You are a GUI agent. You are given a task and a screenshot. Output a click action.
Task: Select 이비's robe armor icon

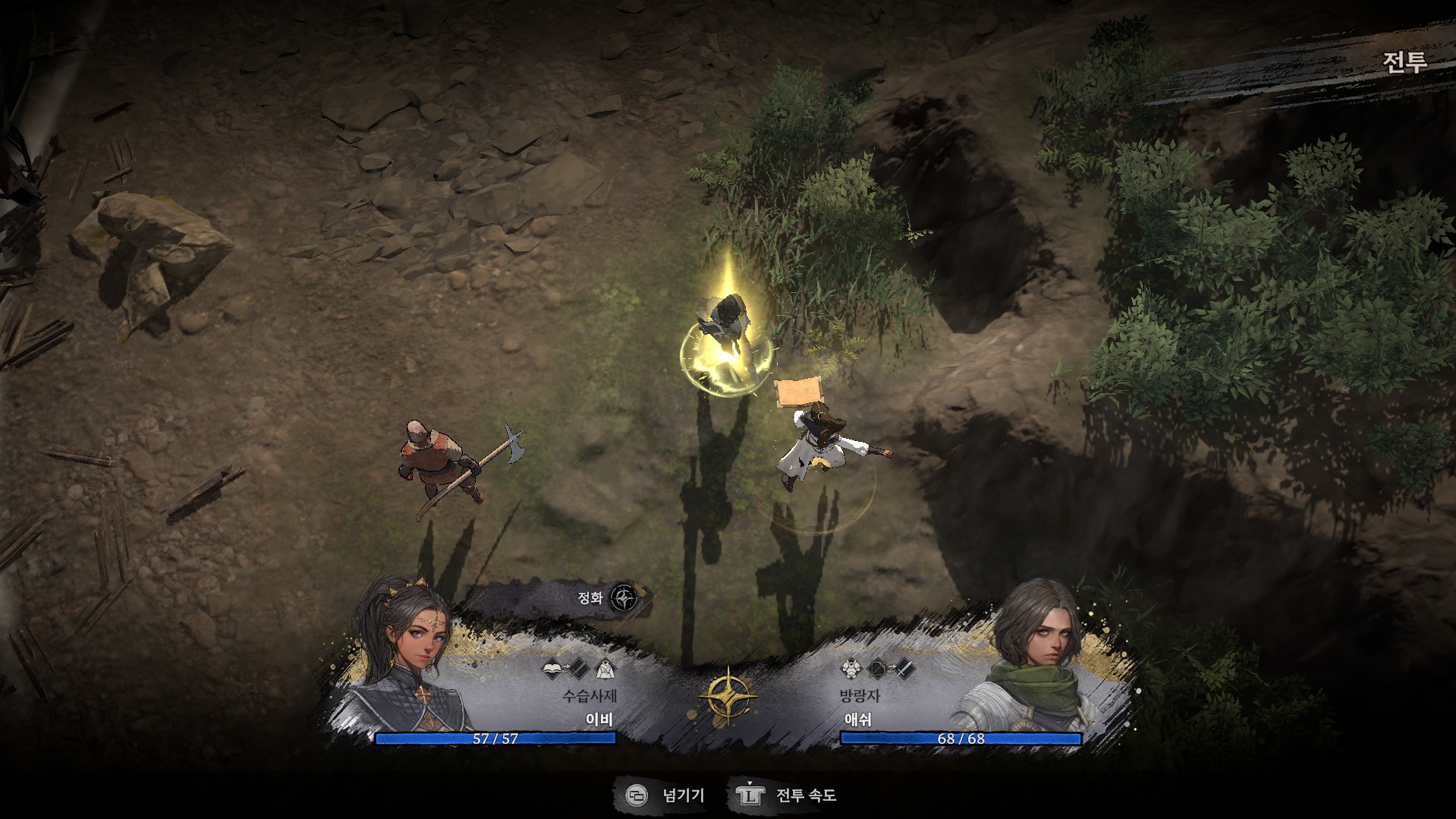(x=605, y=669)
